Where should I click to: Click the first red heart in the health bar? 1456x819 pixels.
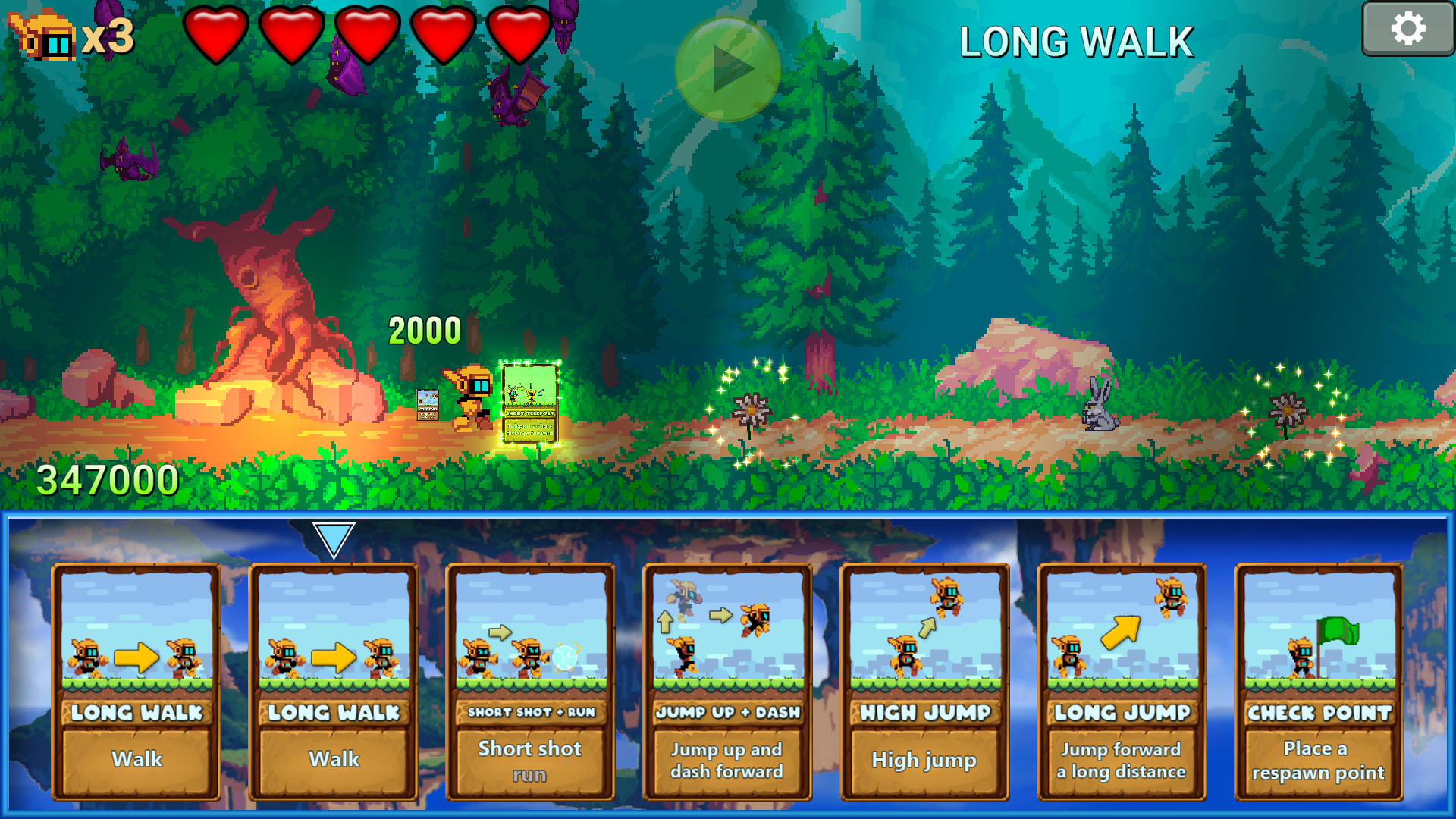click(216, 36)
